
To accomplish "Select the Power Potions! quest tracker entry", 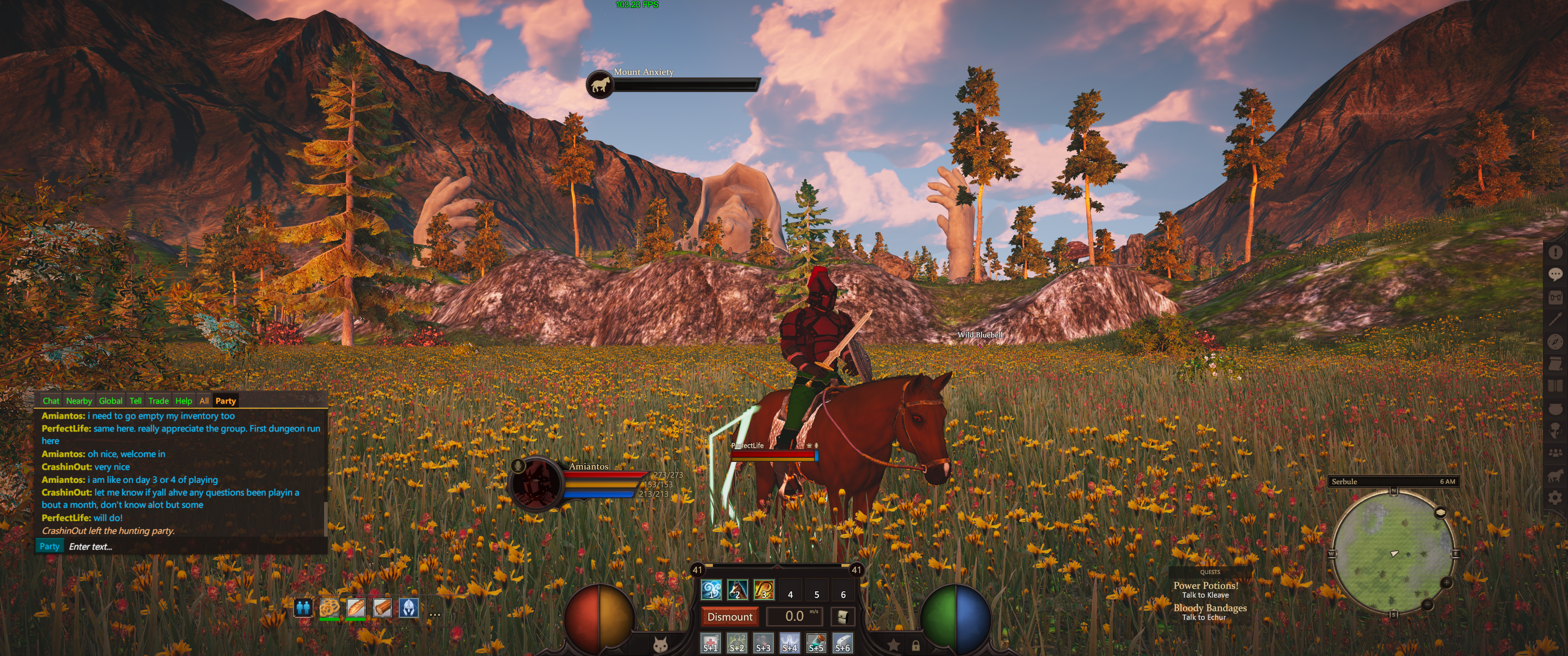I will 1205,585.
